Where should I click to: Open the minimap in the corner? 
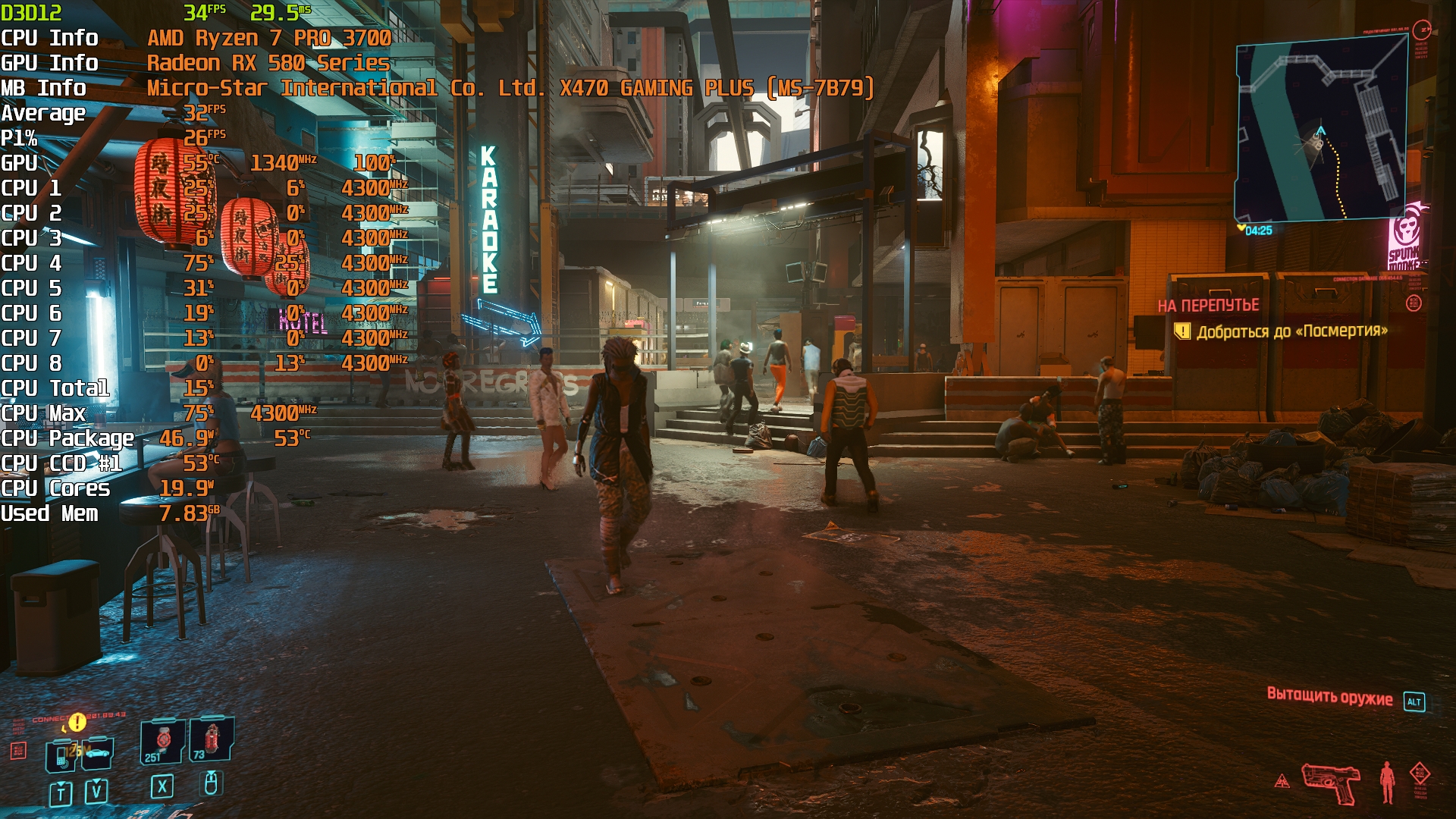[x=1321, y=130]
